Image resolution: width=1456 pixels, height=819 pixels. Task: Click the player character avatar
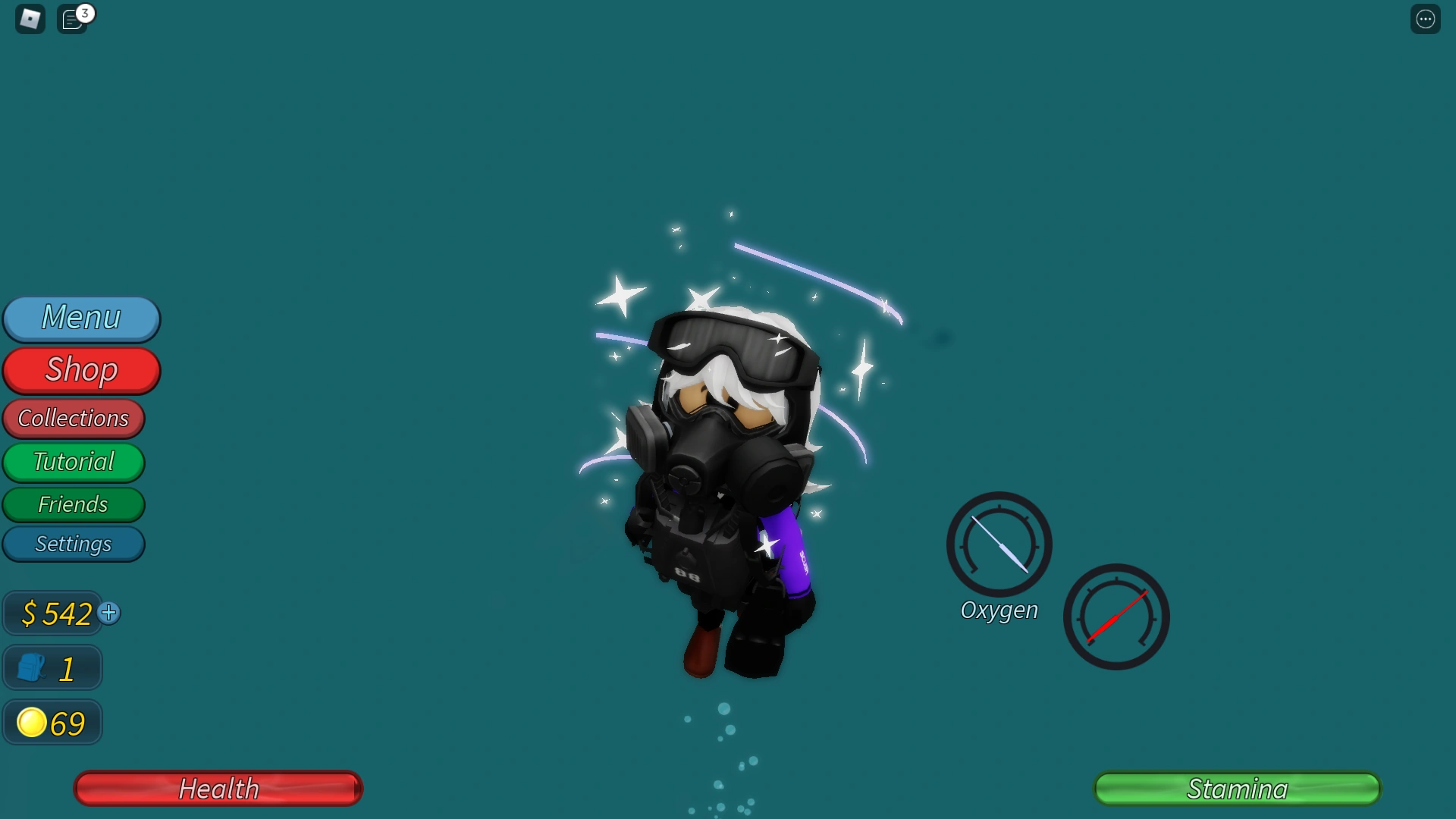[x=720, y=470]
